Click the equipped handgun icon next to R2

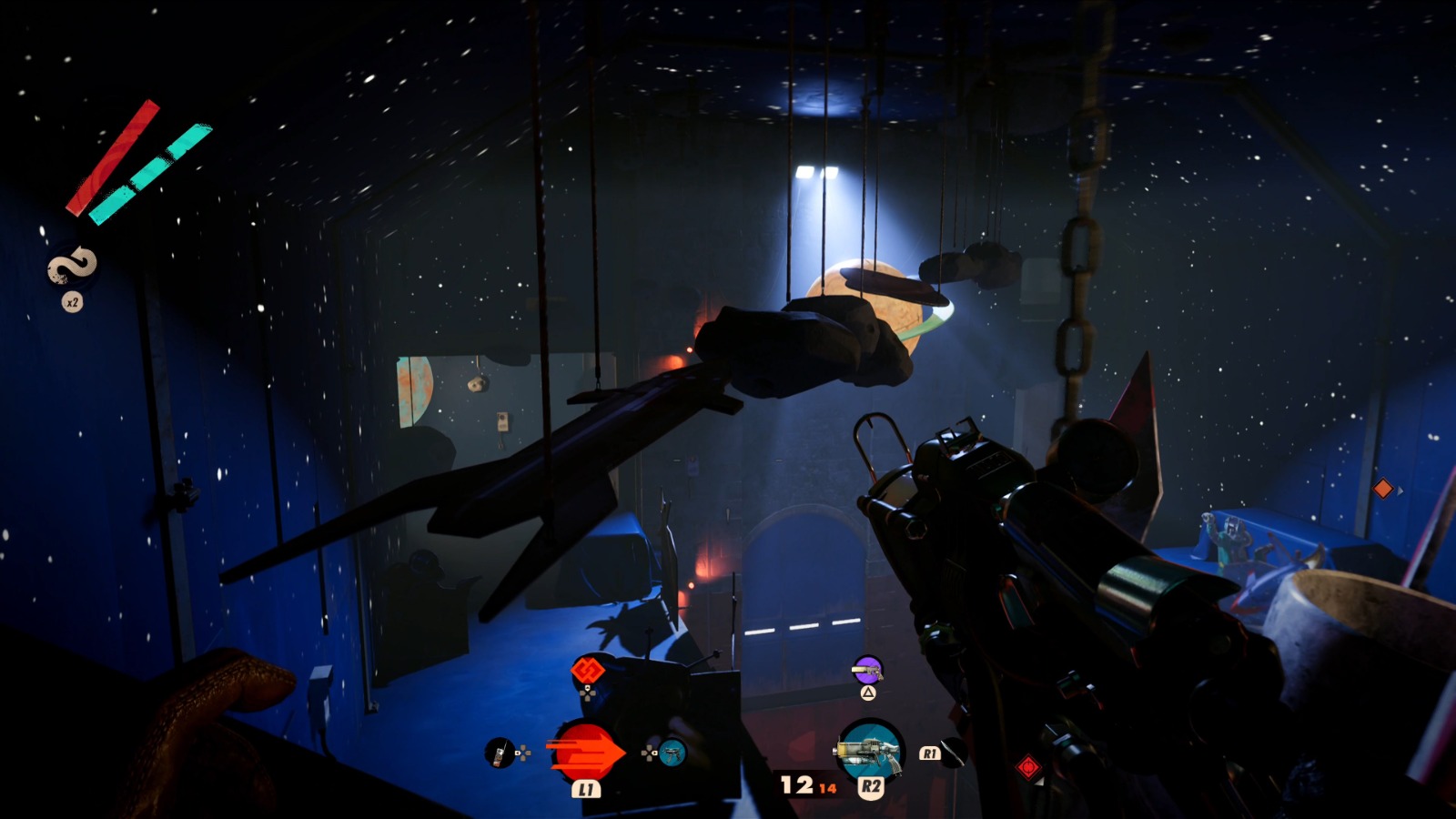click(x=870, y=750)
